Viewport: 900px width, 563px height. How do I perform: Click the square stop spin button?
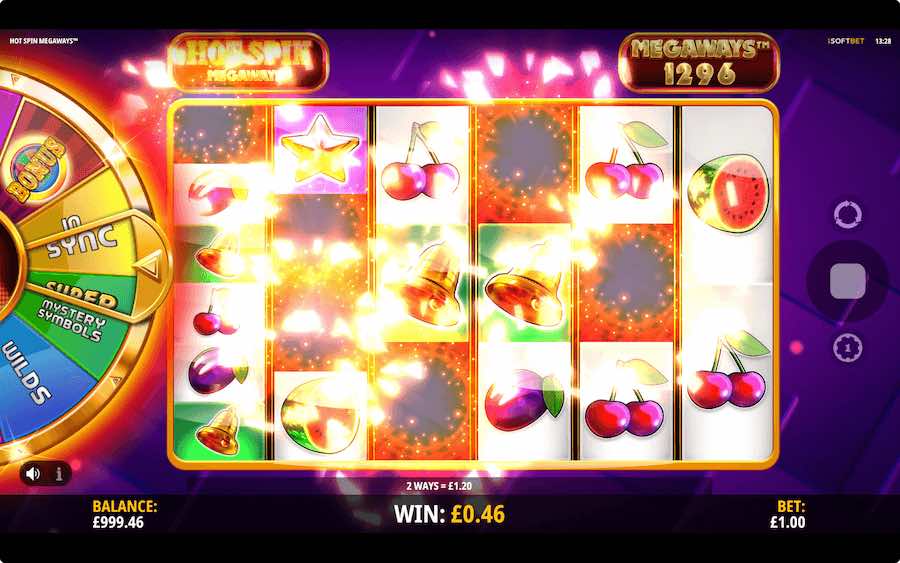point(847,281)
